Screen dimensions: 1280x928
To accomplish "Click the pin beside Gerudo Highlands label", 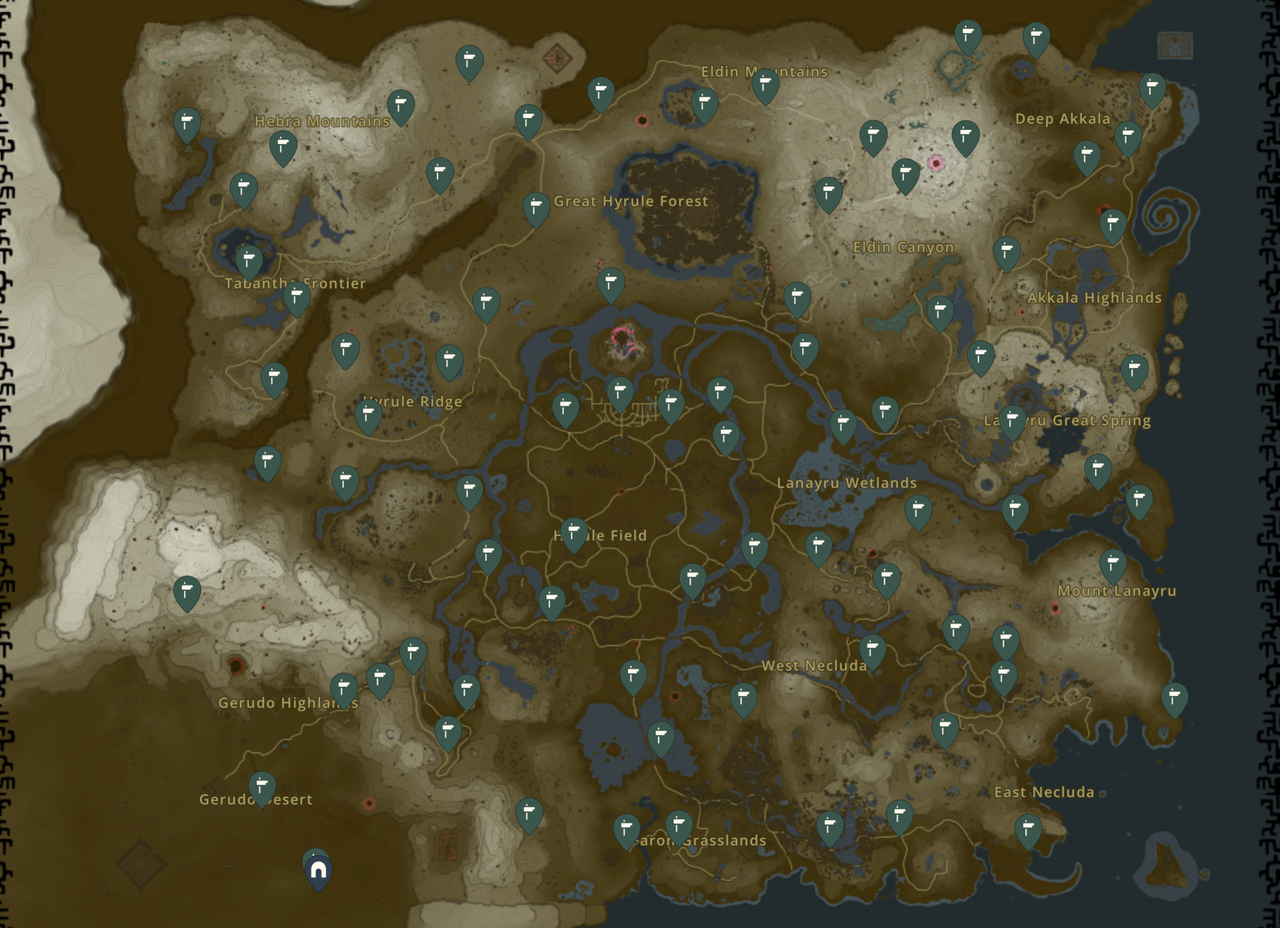I will click(x=344, y=686).
